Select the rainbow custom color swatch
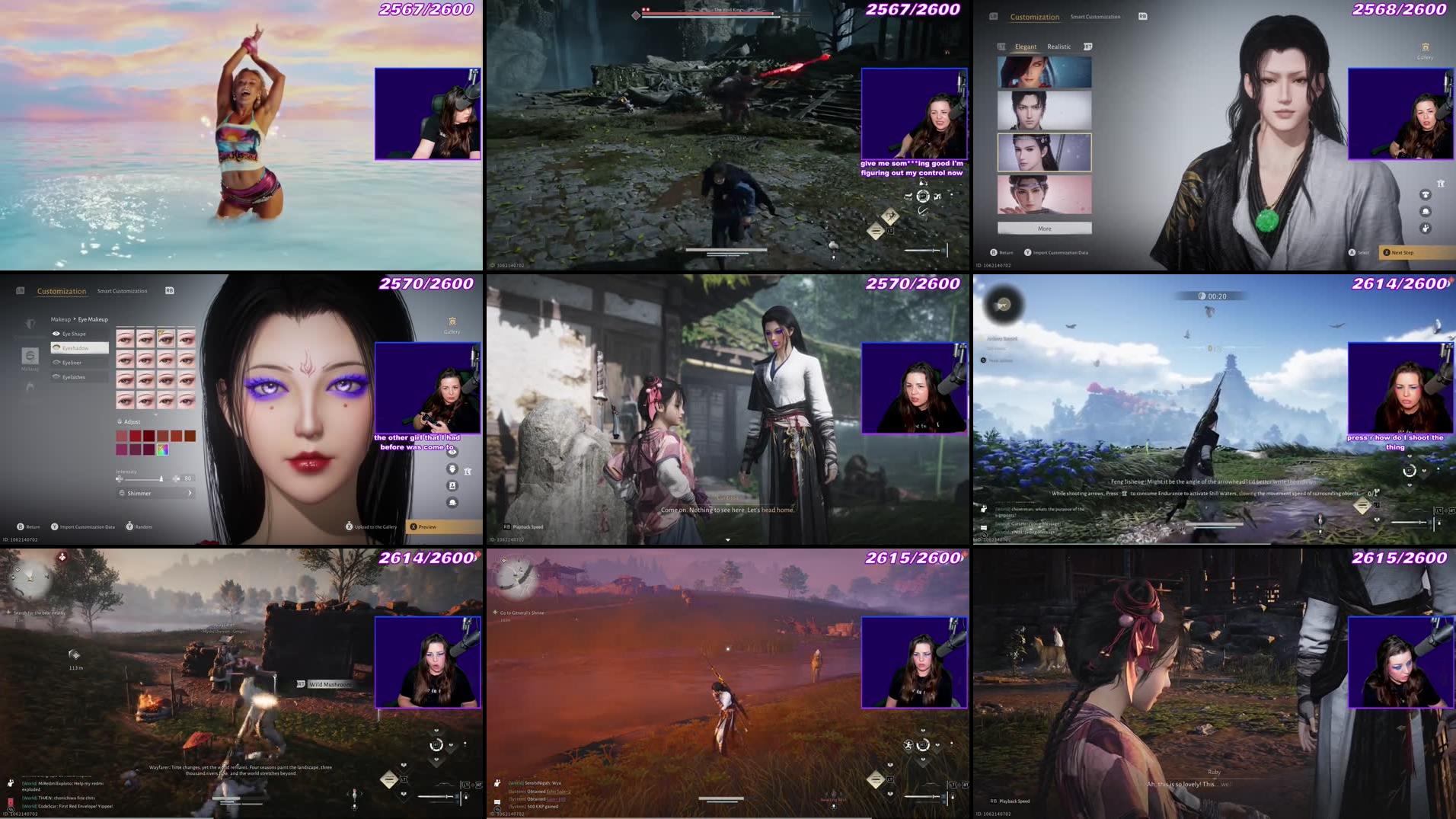The image size is (1456, 819). [x=162, y=449]
